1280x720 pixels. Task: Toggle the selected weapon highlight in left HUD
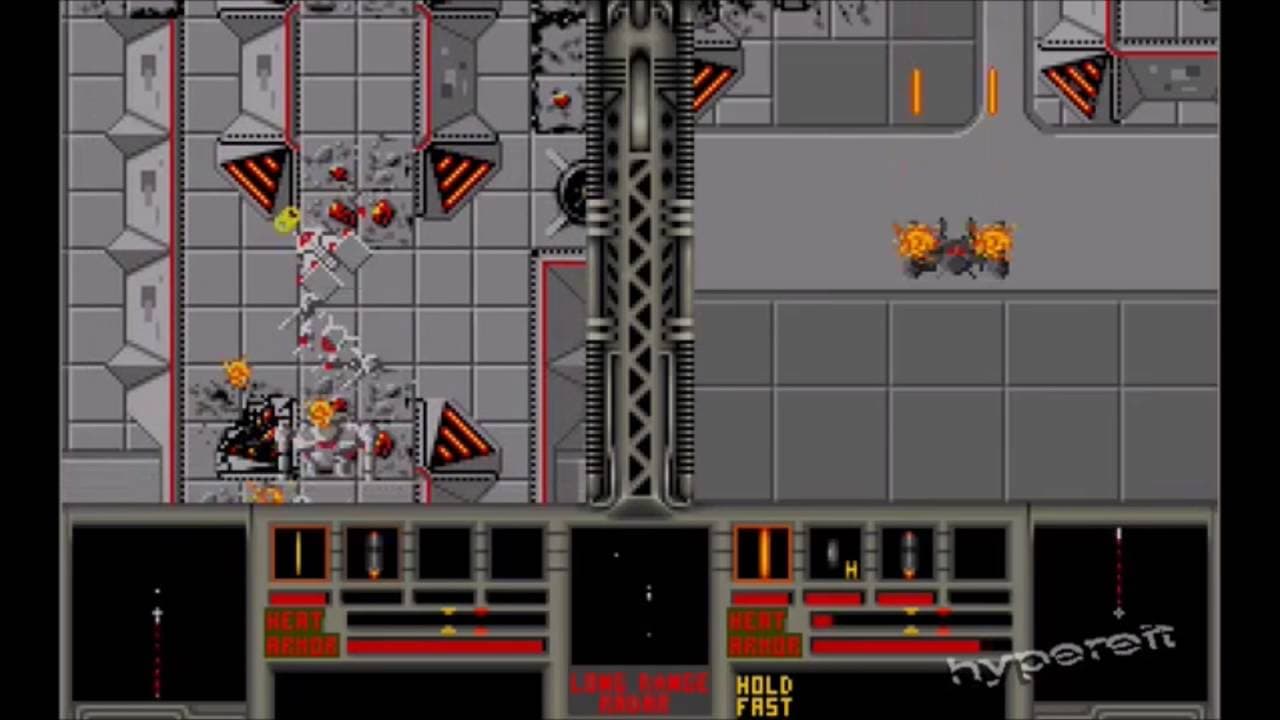coord(298,550)
